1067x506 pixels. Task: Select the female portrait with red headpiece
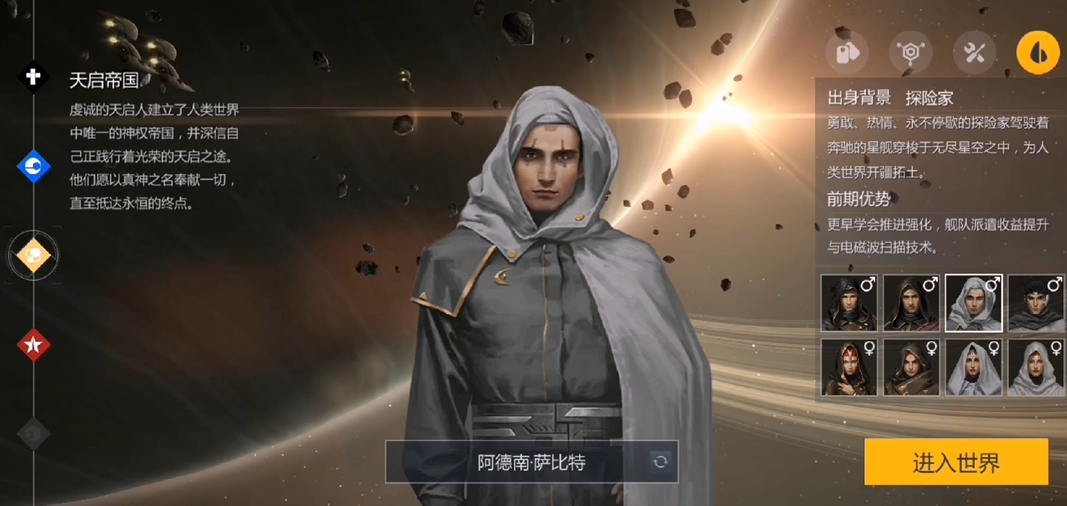pos(849,367)
